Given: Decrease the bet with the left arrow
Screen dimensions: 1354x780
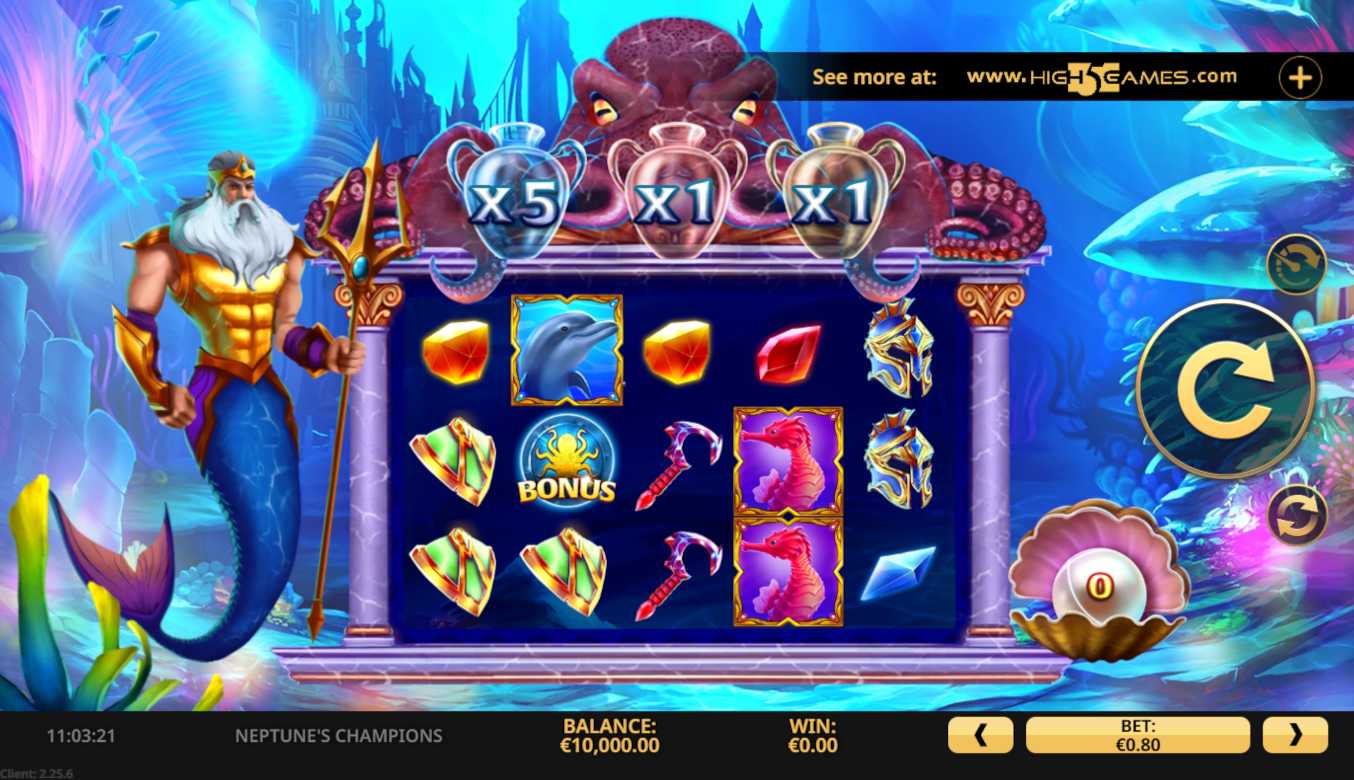Looking at the screenshot, I should point(980,735).
